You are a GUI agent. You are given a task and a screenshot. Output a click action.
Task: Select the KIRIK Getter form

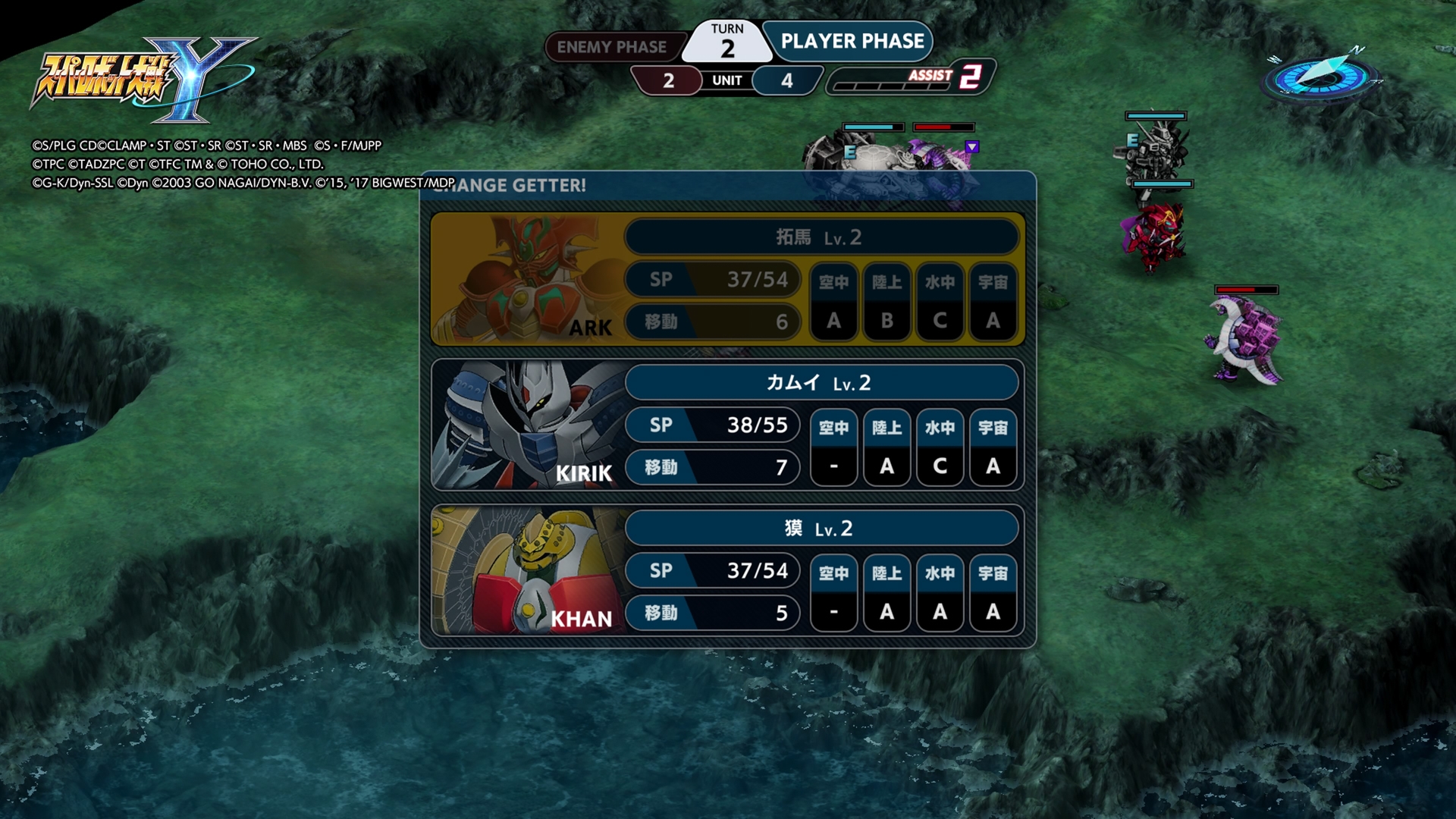pyautogui.click(x=727, y=425)
